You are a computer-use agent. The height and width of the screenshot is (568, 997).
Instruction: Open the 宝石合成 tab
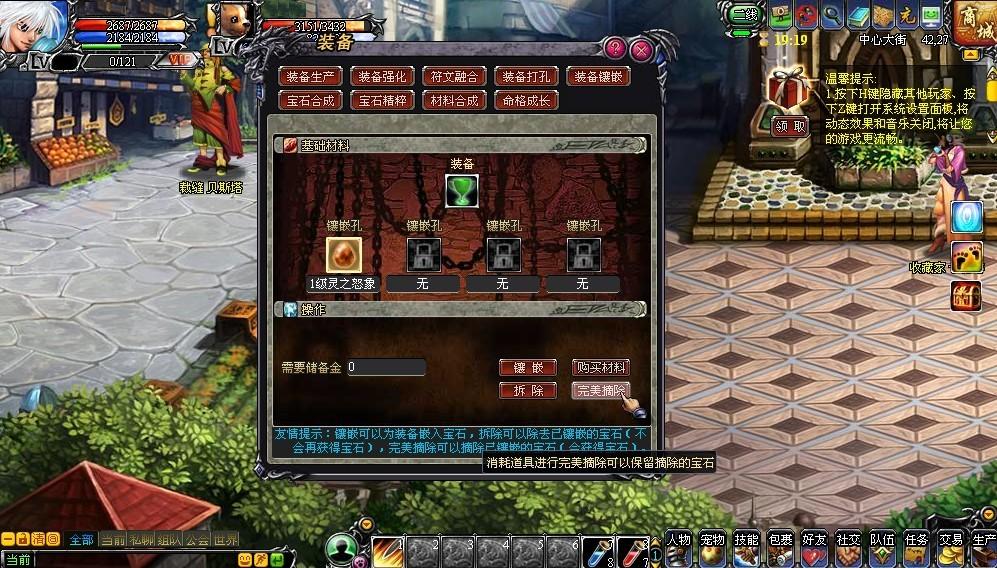[311, 100]
